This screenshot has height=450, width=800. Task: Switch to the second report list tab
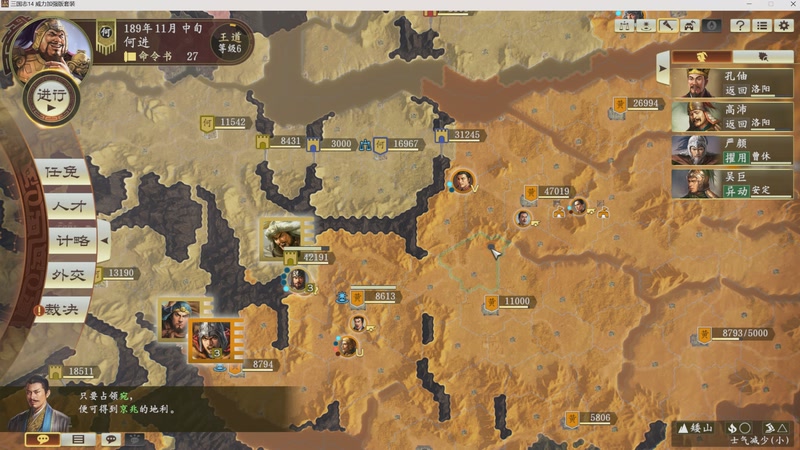[x=763, y=57]
